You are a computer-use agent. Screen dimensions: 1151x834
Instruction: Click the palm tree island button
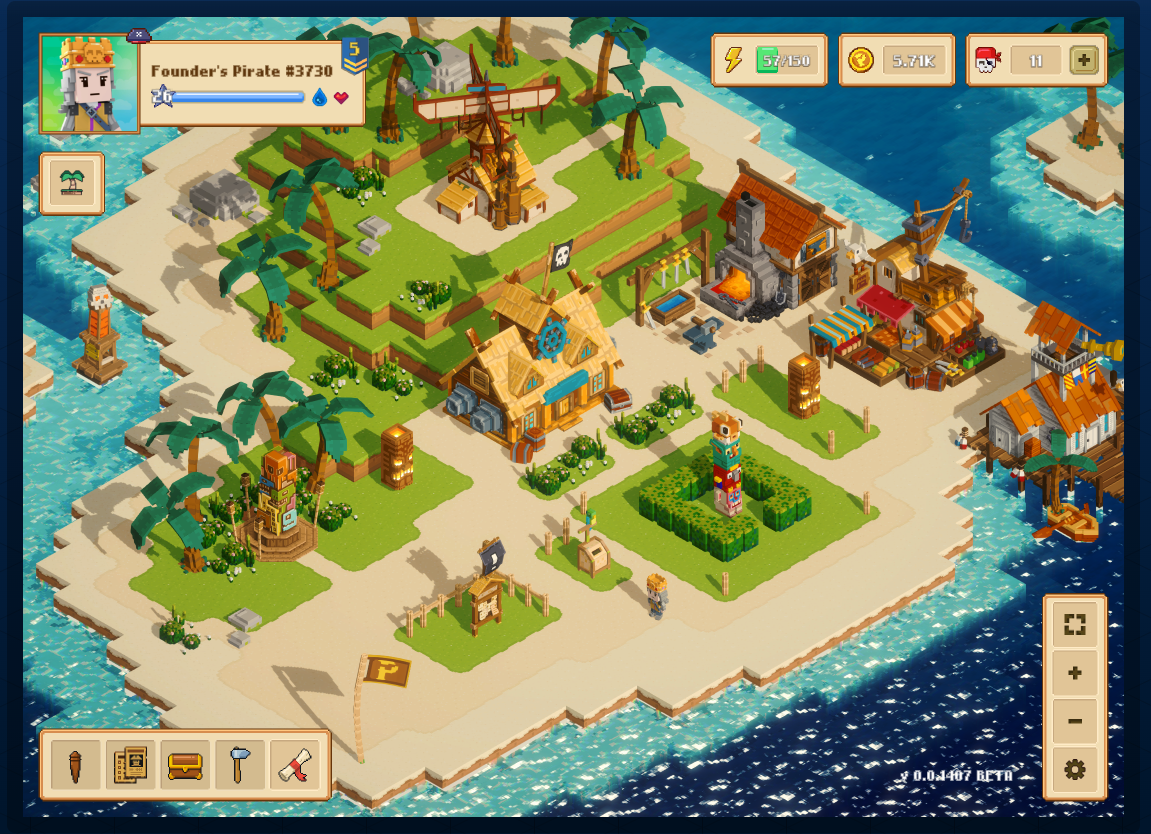(72, 183)
